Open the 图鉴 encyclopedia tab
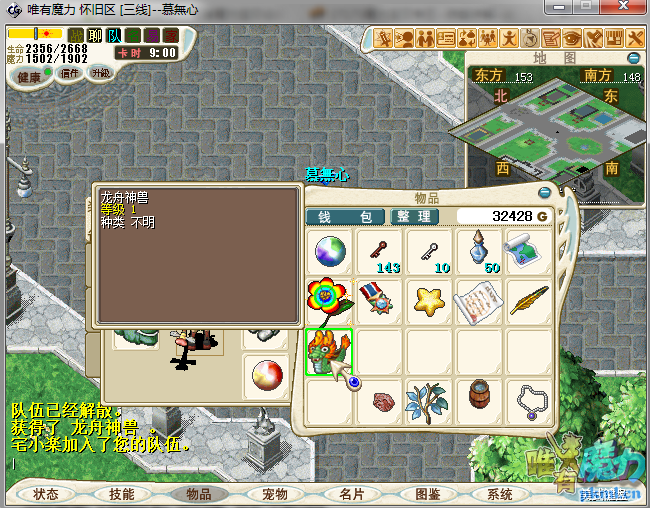Viewport: 650px width, 508px height. pos(427,494)
